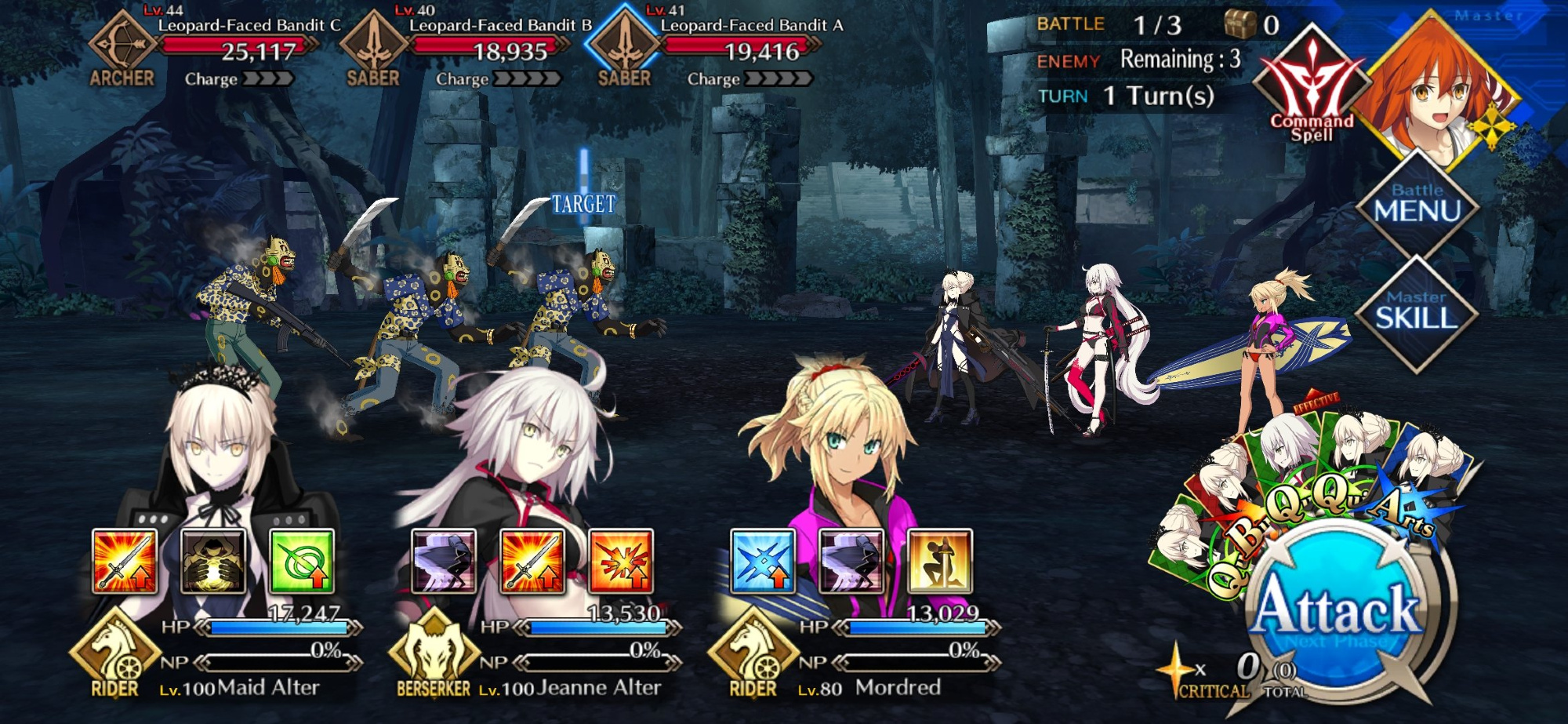Activate Maid Alter's green target skill

(302, 561)
